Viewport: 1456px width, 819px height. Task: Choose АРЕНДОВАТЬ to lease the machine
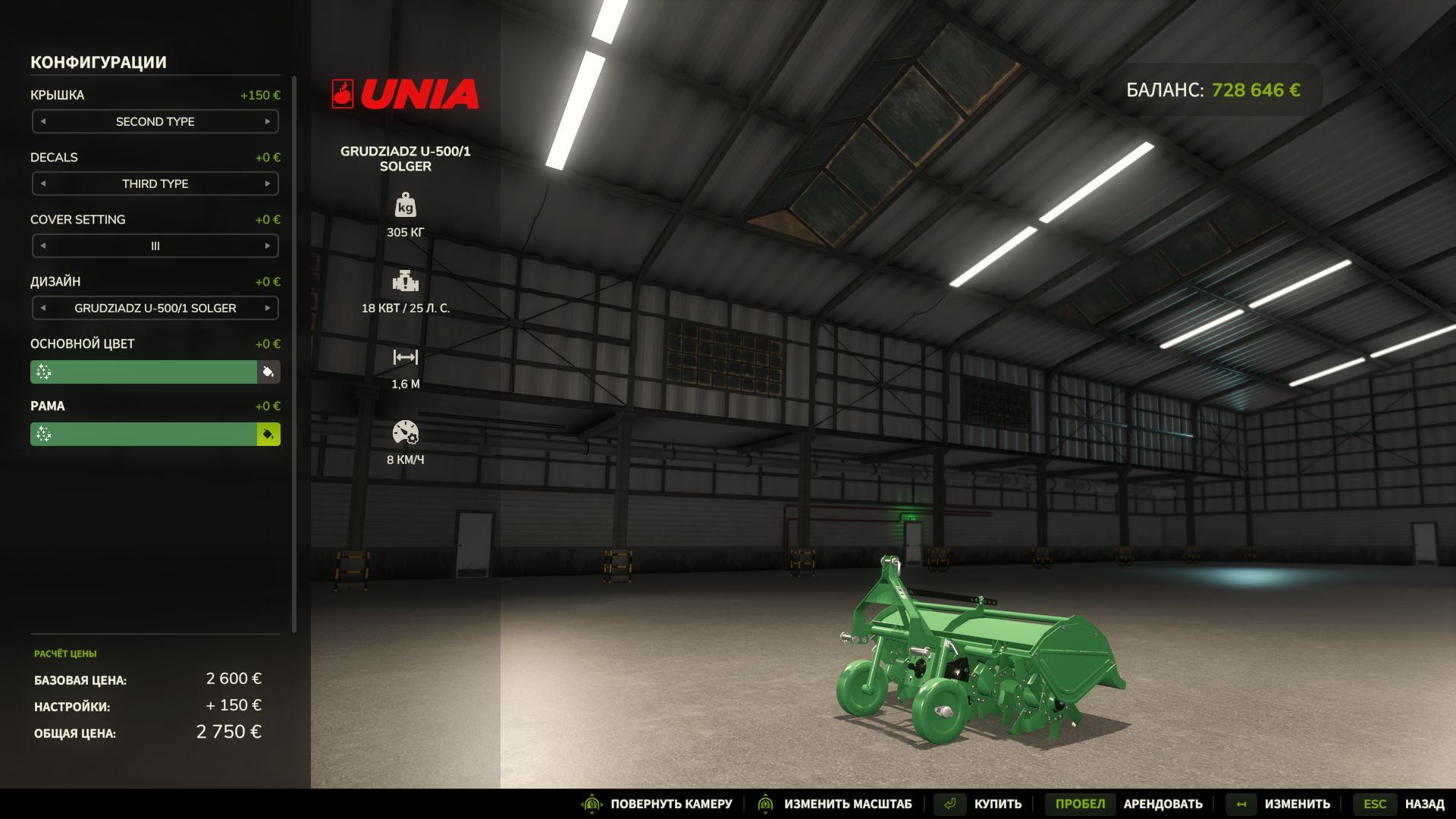coord(1163,804)
